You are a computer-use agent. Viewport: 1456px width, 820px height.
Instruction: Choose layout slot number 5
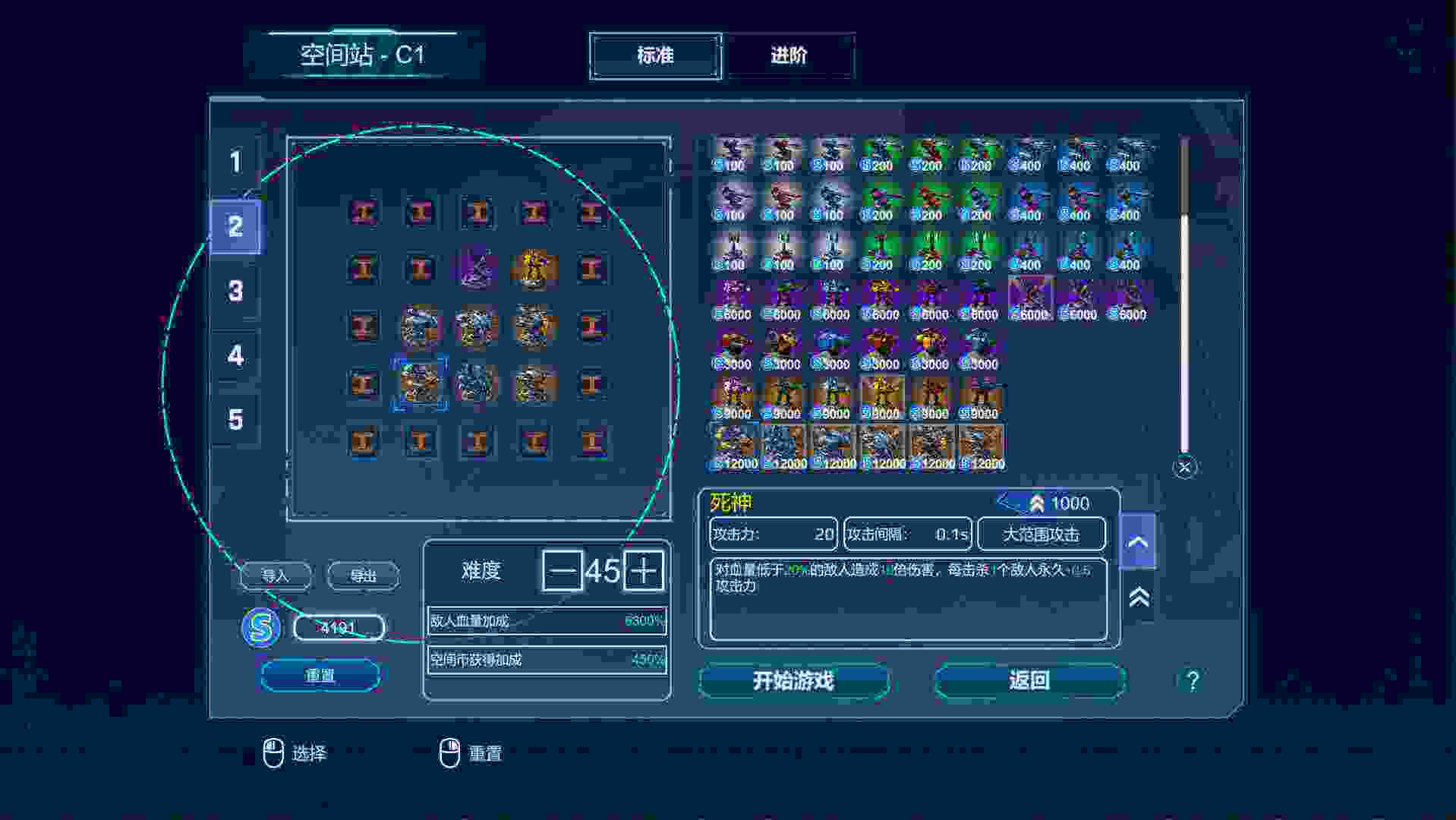click(x=235, y=420)
